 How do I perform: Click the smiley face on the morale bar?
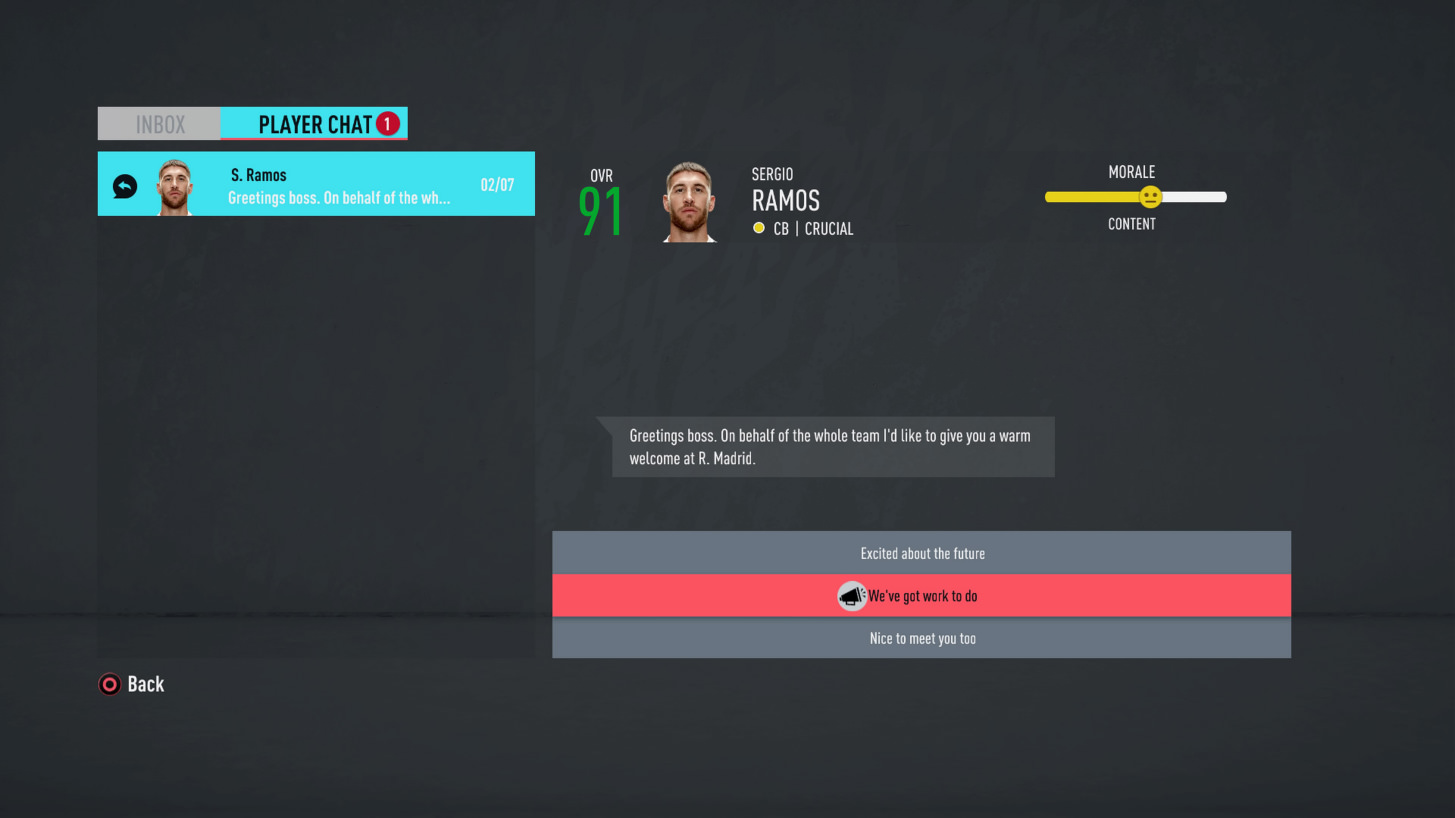[x=1150, y=197]
